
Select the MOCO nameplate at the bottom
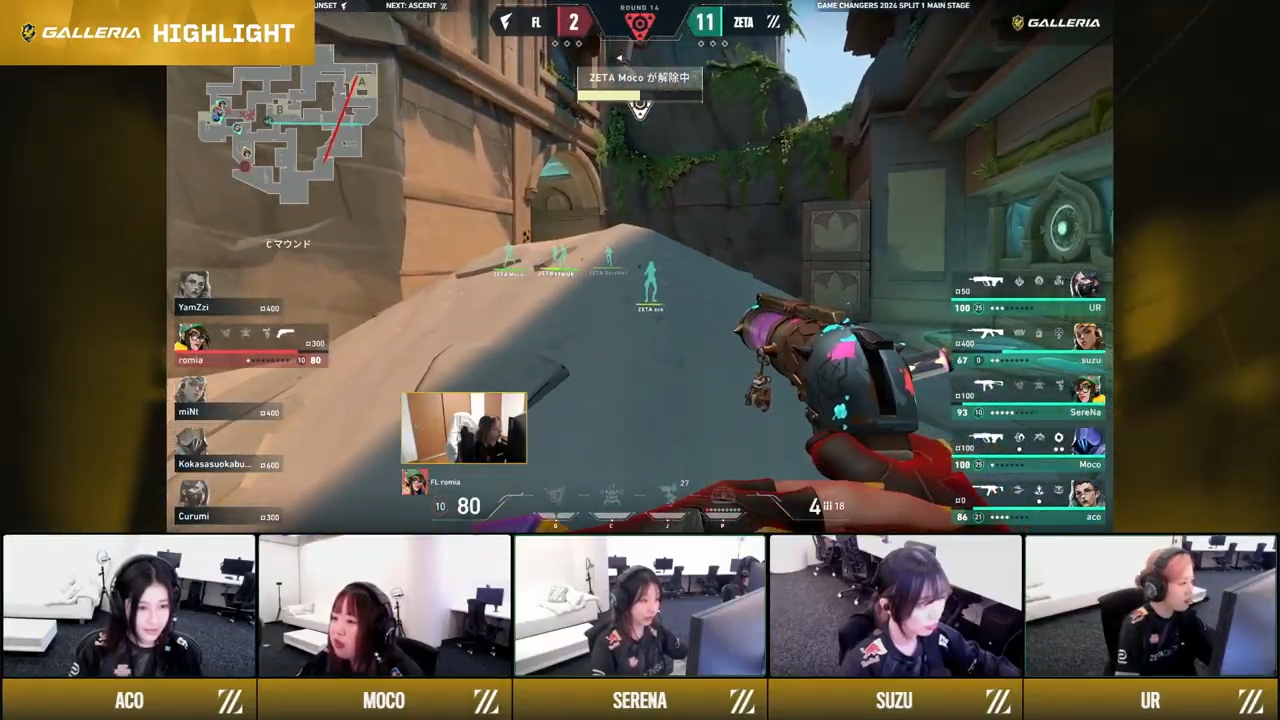click(x=383, y=700)
